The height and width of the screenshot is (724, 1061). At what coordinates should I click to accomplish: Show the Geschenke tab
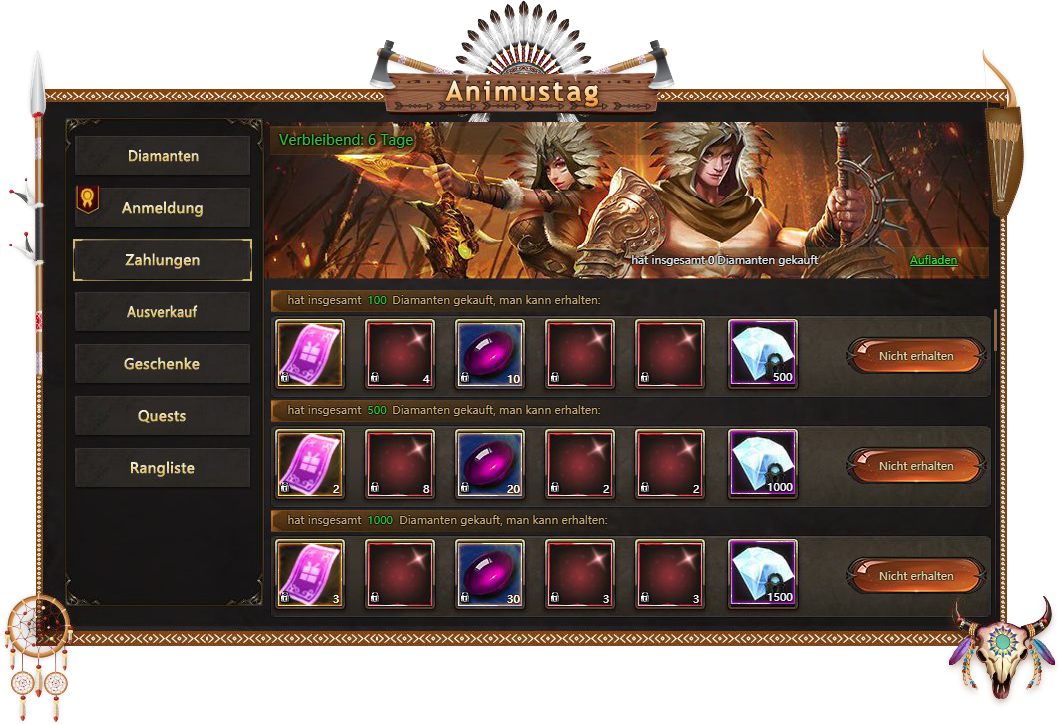click(x=163, y=364)
